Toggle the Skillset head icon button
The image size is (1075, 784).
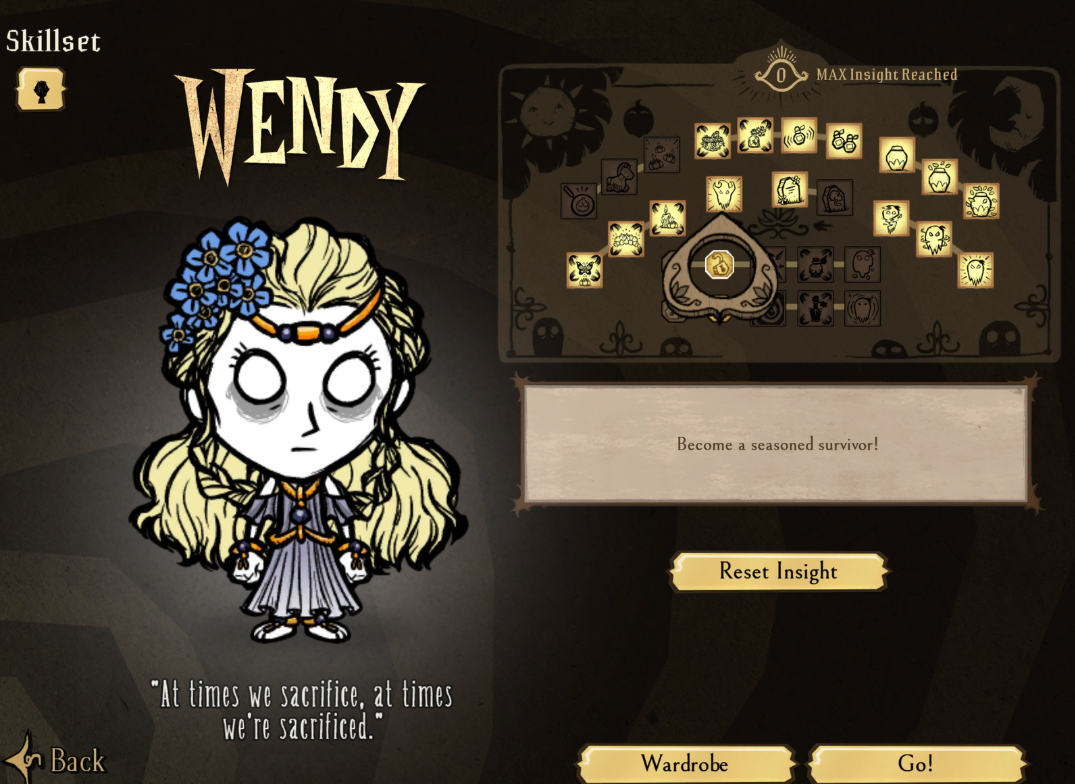pyautogui.click(x=40, y=90)
